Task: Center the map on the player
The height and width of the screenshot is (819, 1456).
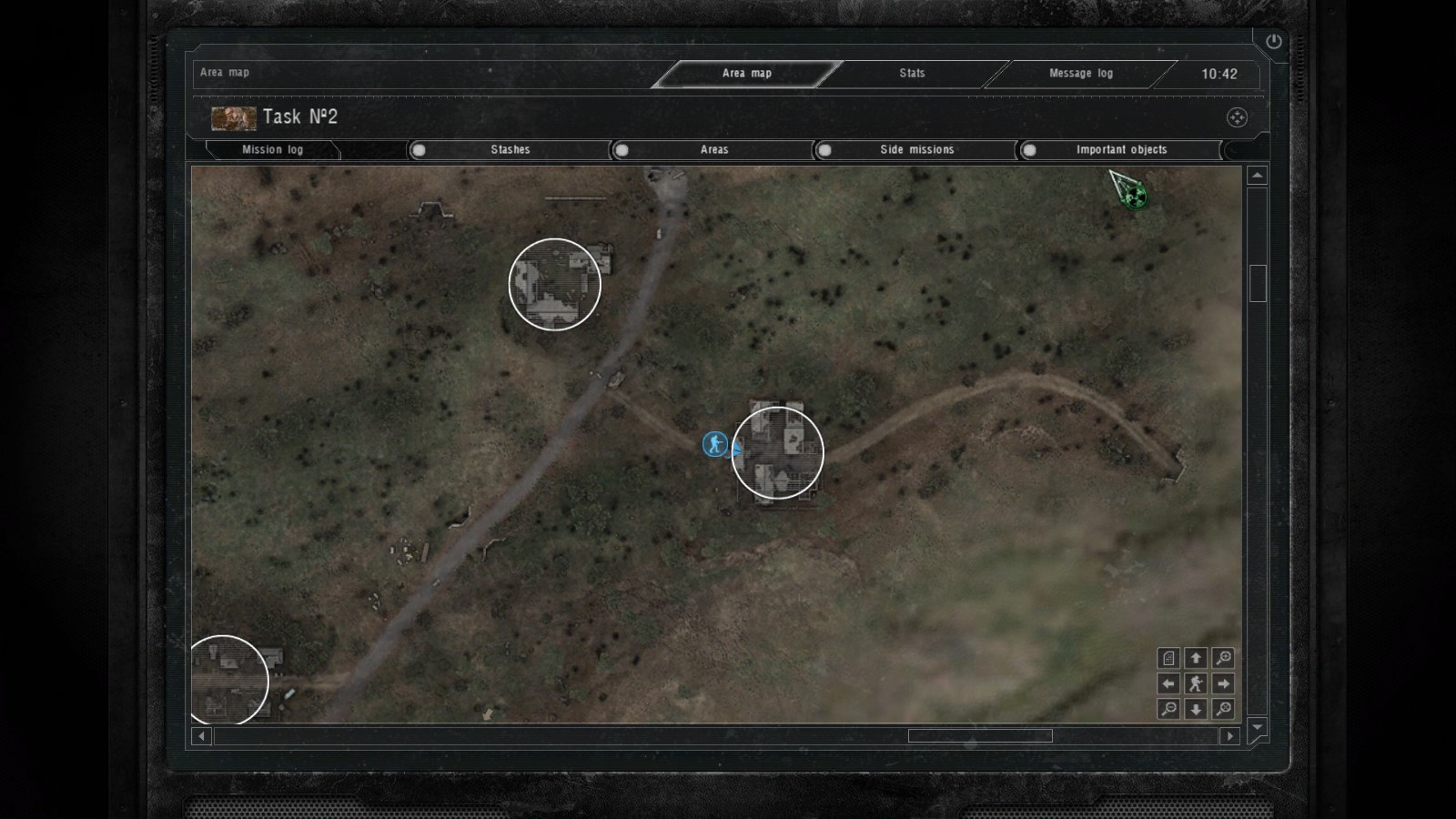Action: coord(1196,683)
